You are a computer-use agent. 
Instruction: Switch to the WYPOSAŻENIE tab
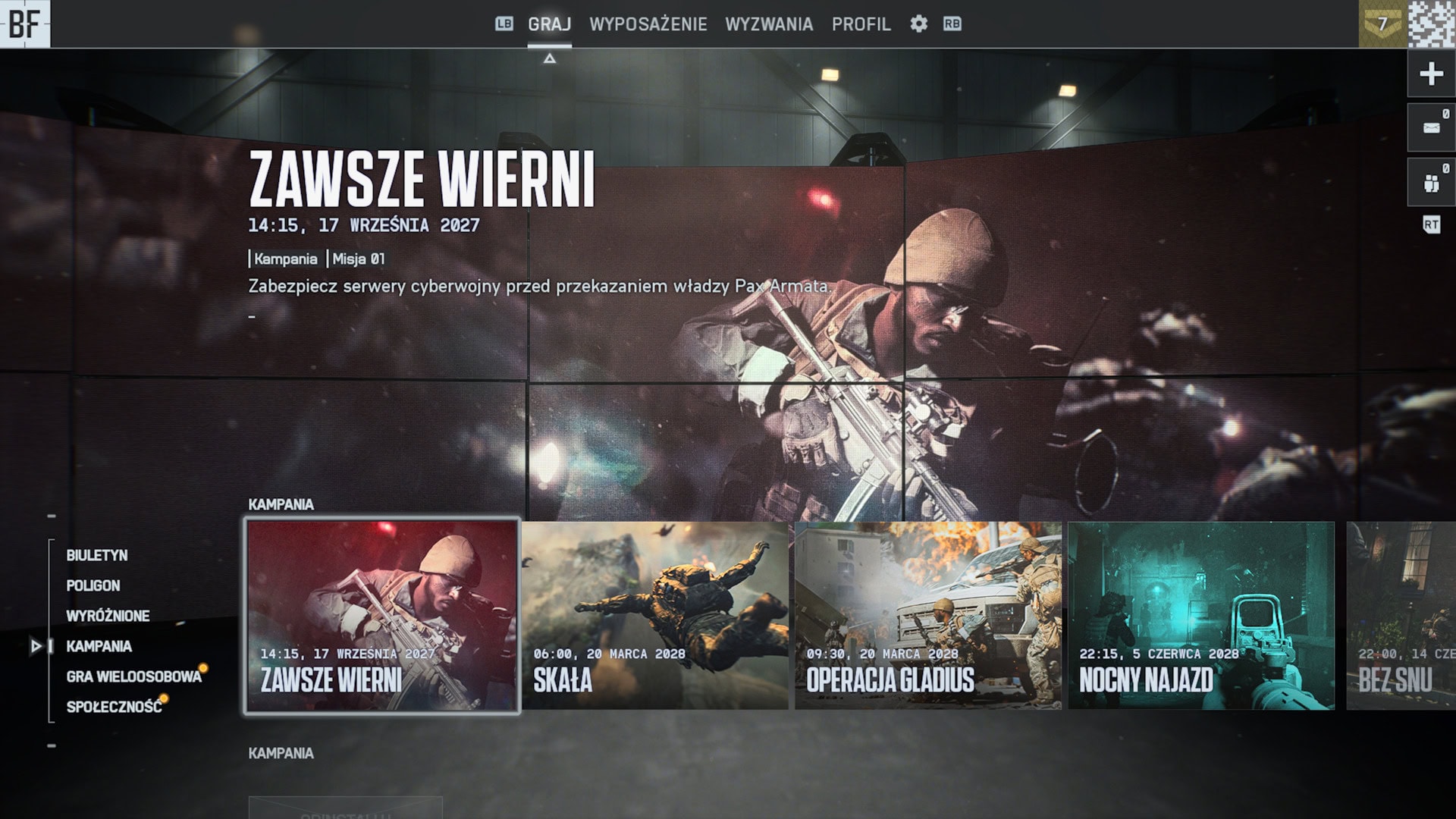pos(648,24)
